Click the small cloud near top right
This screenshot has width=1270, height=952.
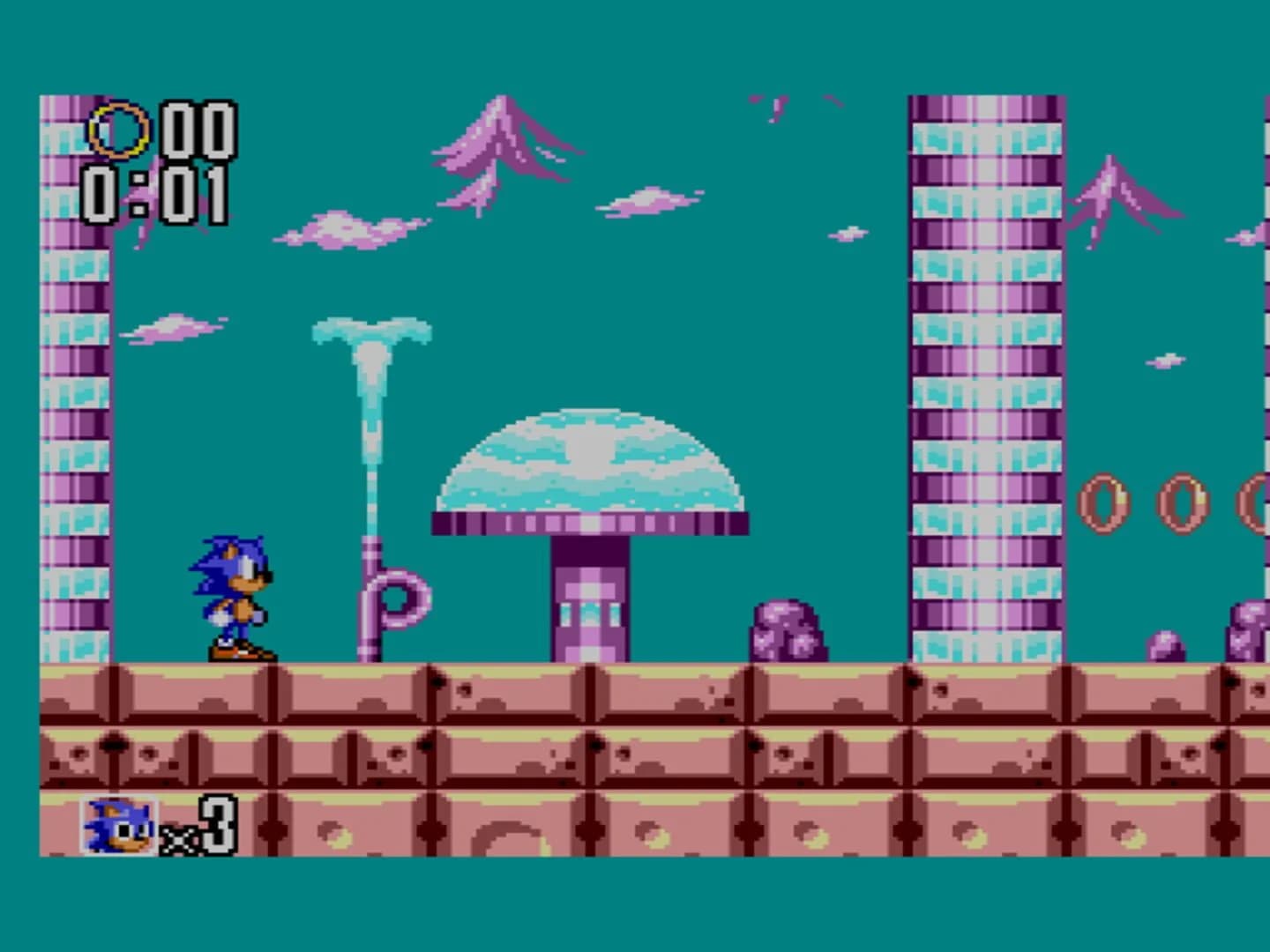pyautogui.click(x=847, y=234)
